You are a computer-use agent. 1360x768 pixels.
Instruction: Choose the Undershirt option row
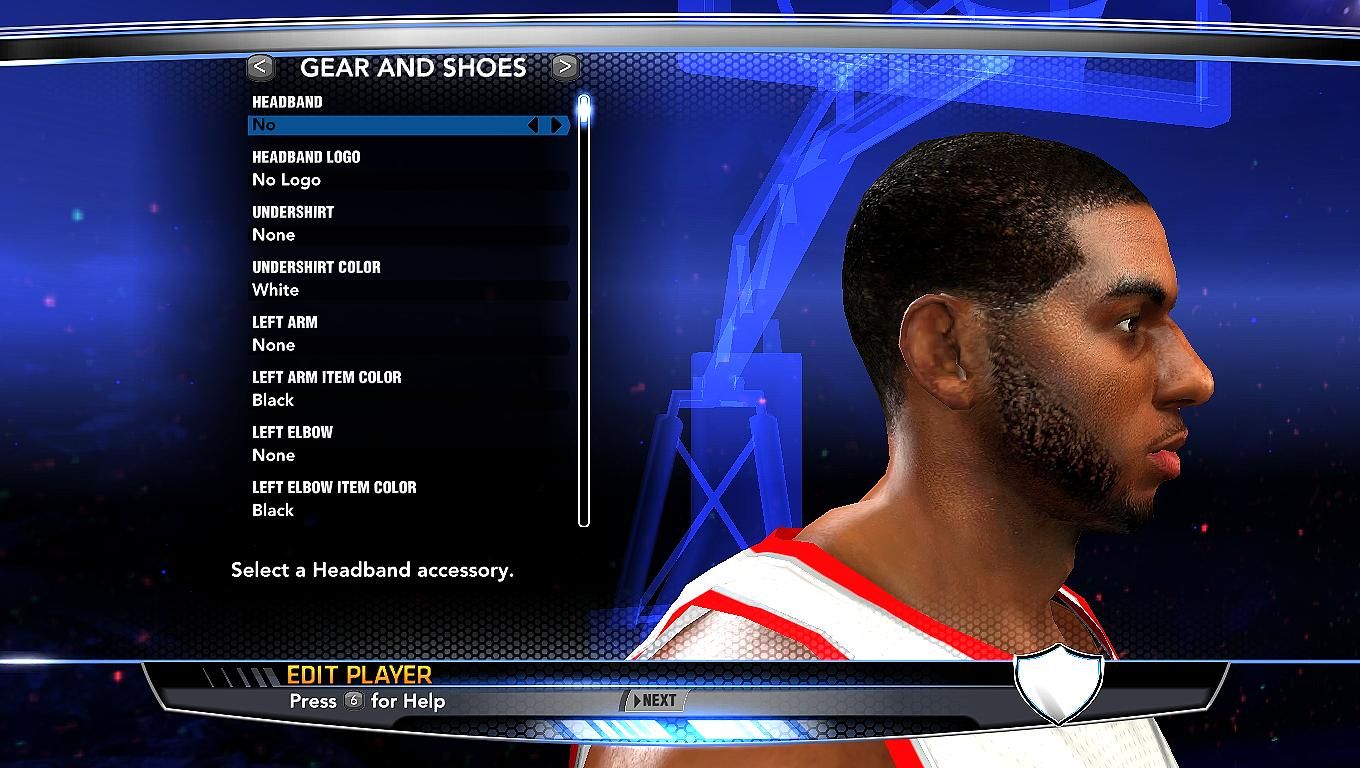click(x=408, y=235)
